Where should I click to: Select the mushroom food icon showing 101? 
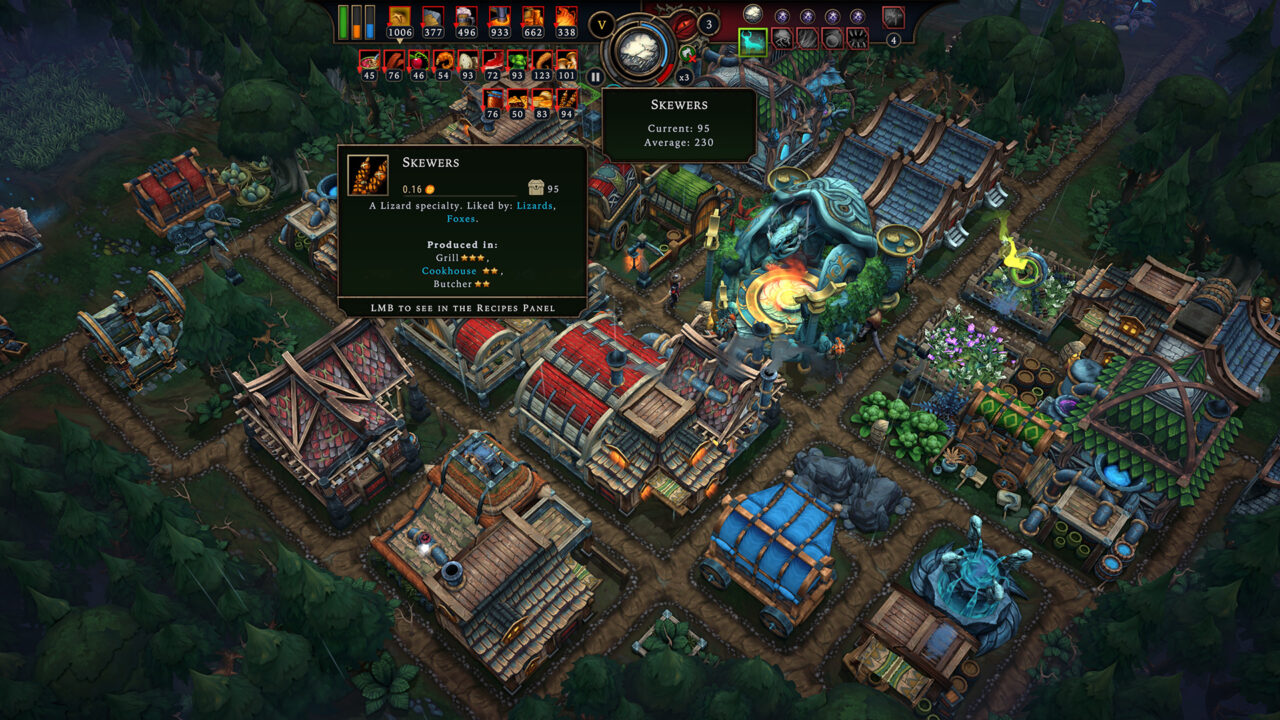pos(568,61)
